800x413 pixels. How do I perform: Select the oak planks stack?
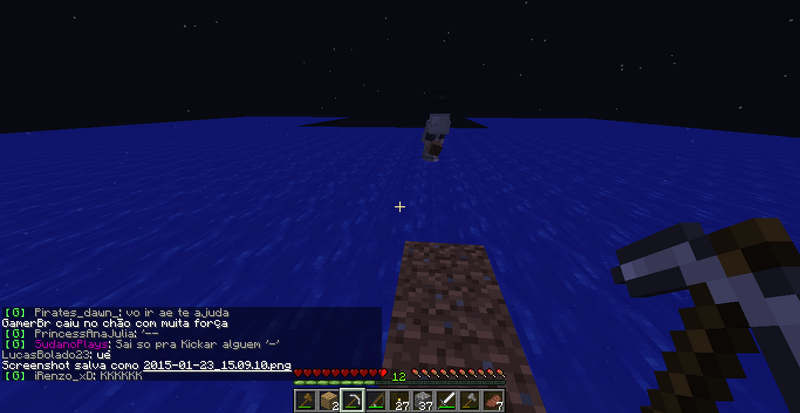point(328,402)
